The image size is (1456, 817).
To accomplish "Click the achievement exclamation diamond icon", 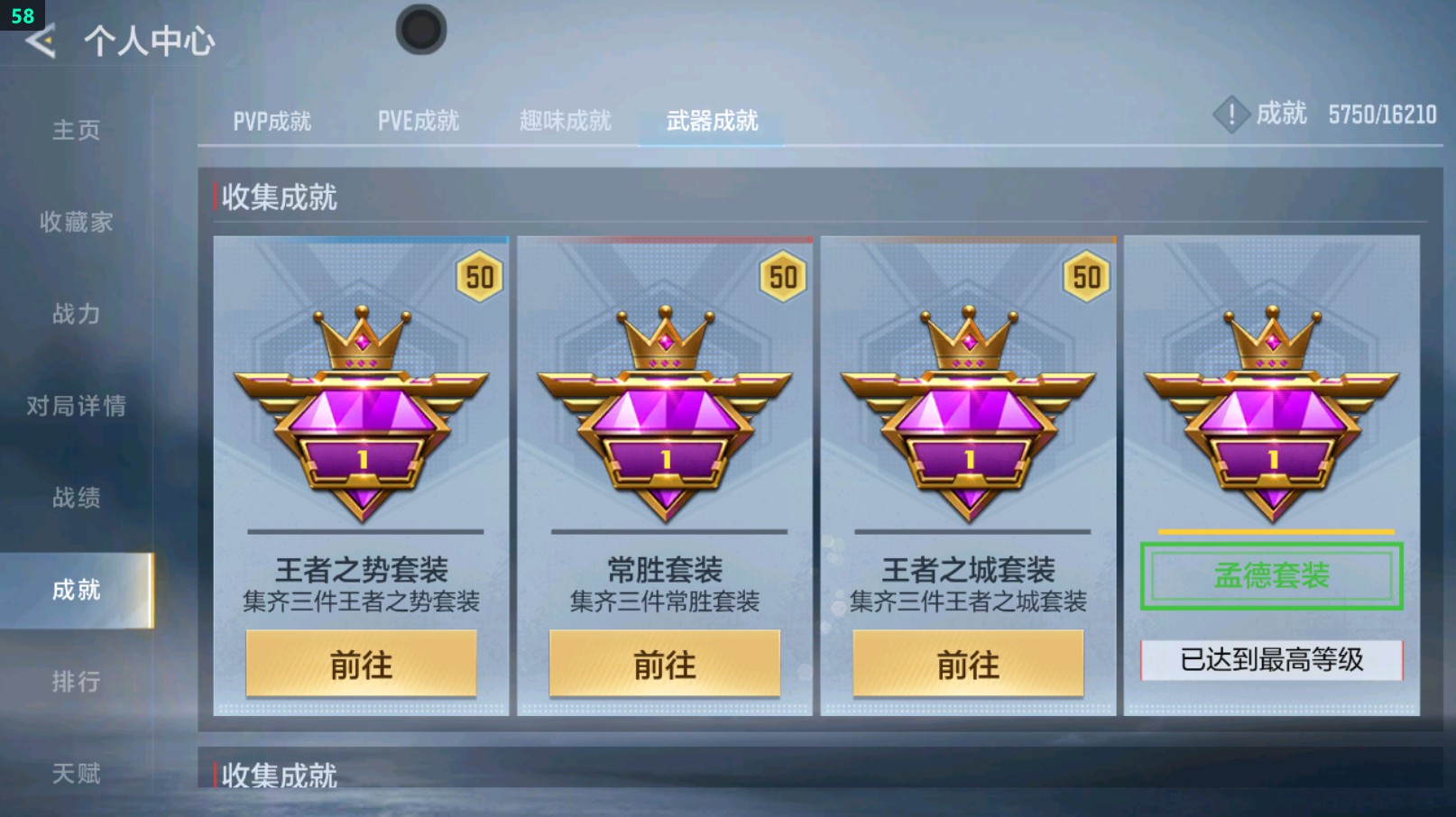I will click(x=1231, y=115).
